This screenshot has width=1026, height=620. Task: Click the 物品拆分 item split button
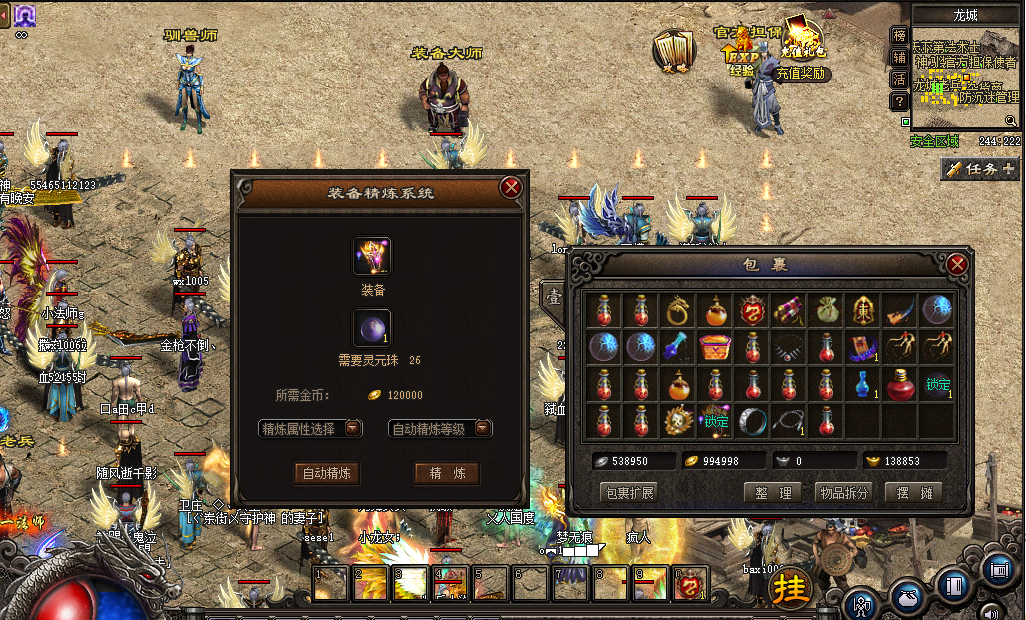pos(843,493)
